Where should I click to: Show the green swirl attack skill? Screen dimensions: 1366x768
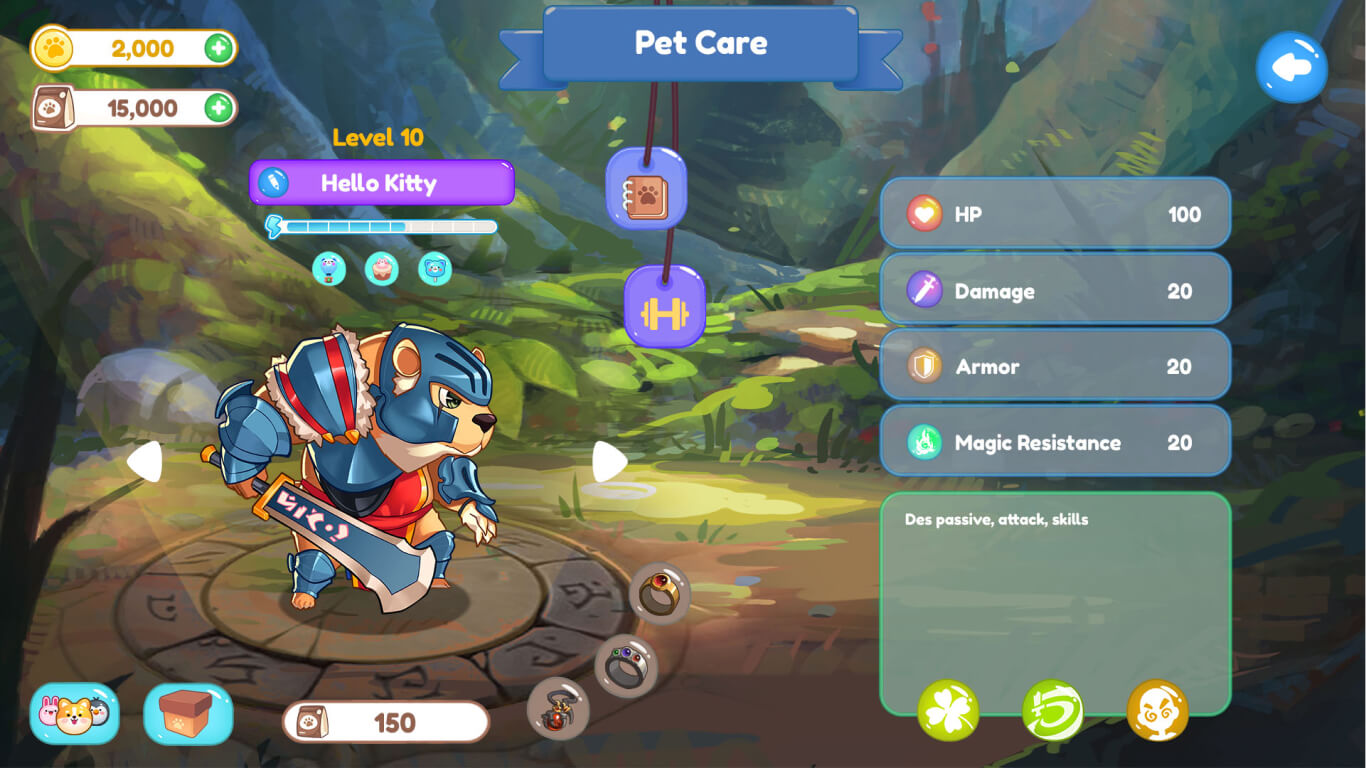pyautogui.click(x=1053, y=710)
